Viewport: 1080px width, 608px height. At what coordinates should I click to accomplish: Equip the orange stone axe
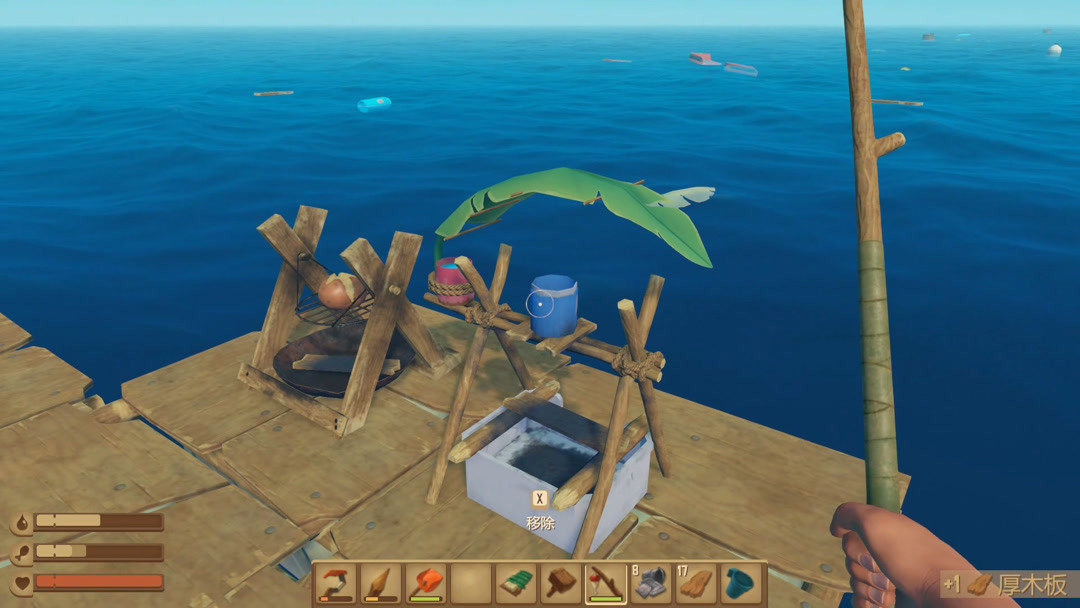426,584
